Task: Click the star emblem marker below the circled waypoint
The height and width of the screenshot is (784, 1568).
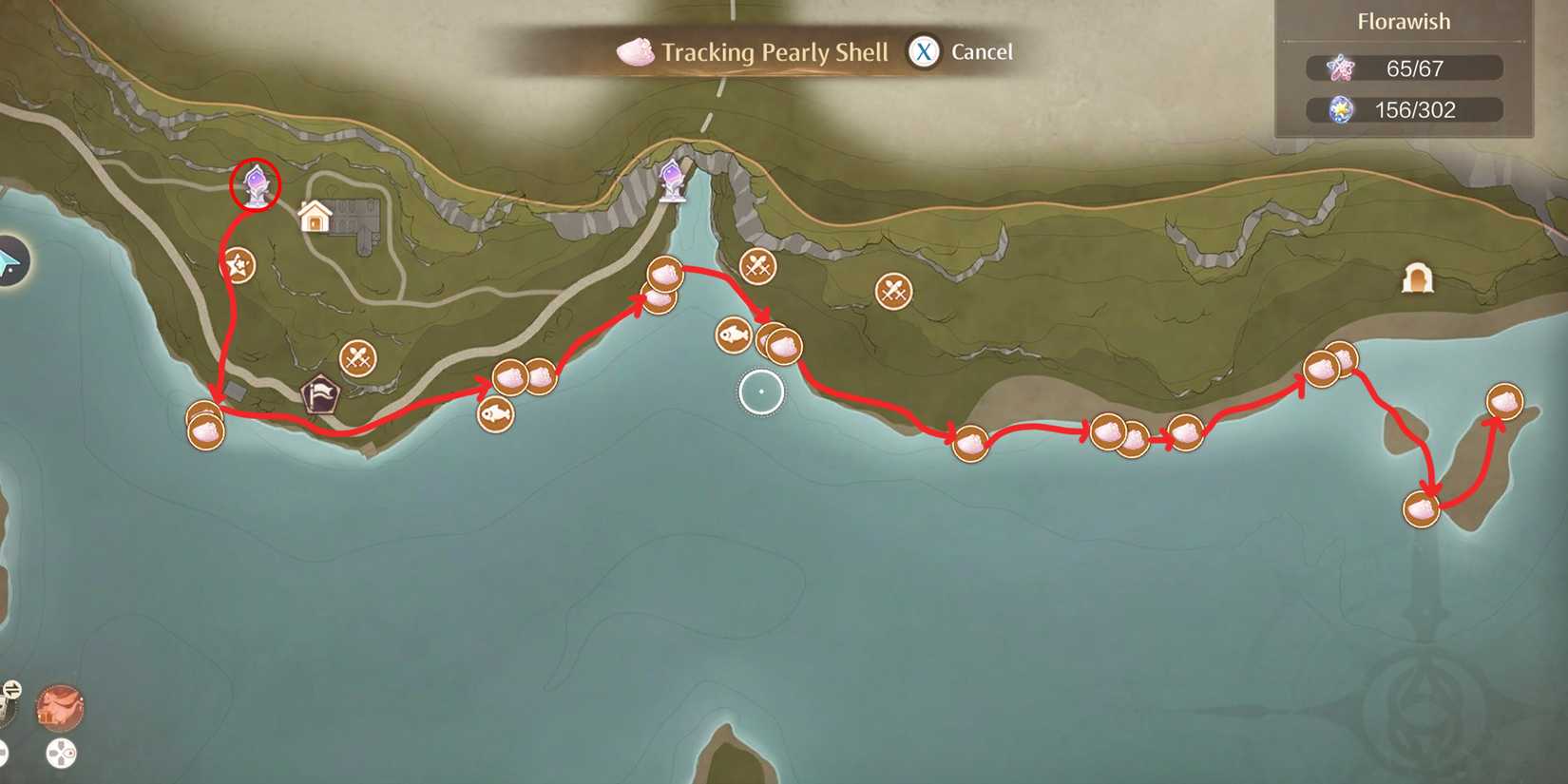Action: click(238, 265)
